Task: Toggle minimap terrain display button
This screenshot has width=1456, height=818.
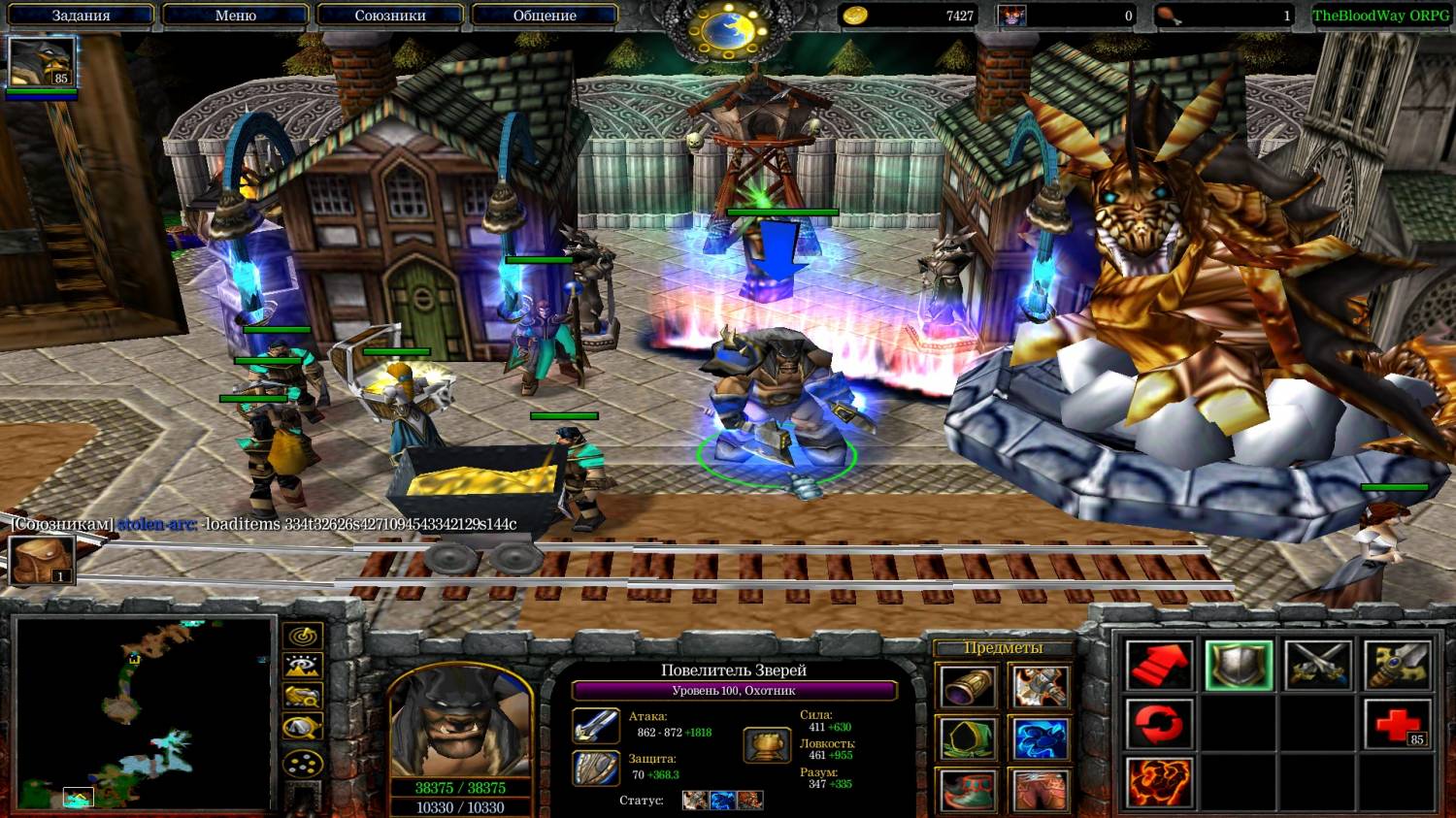Action: [303, 667]
